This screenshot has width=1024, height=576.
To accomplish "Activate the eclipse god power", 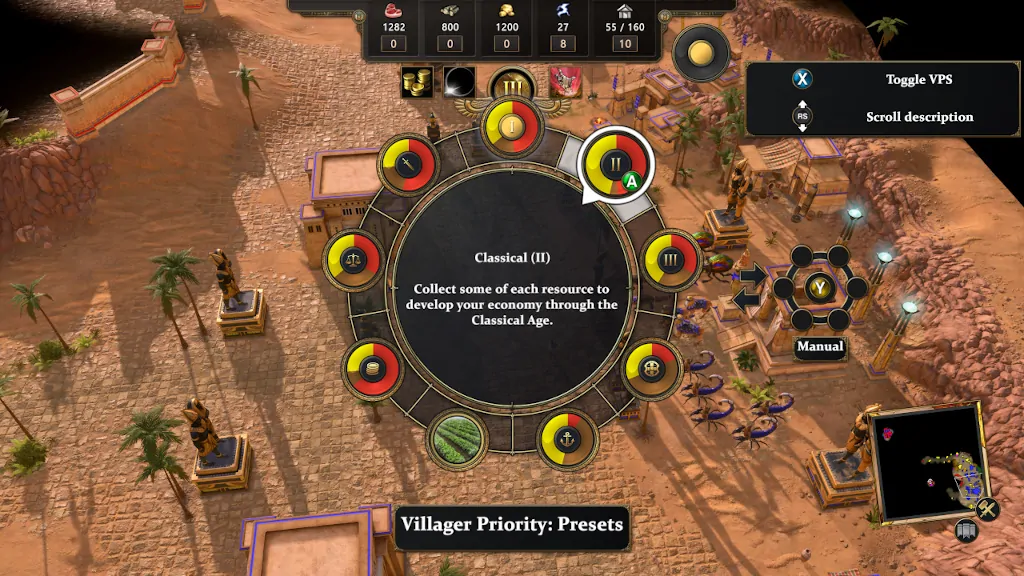I will [461, 83].
